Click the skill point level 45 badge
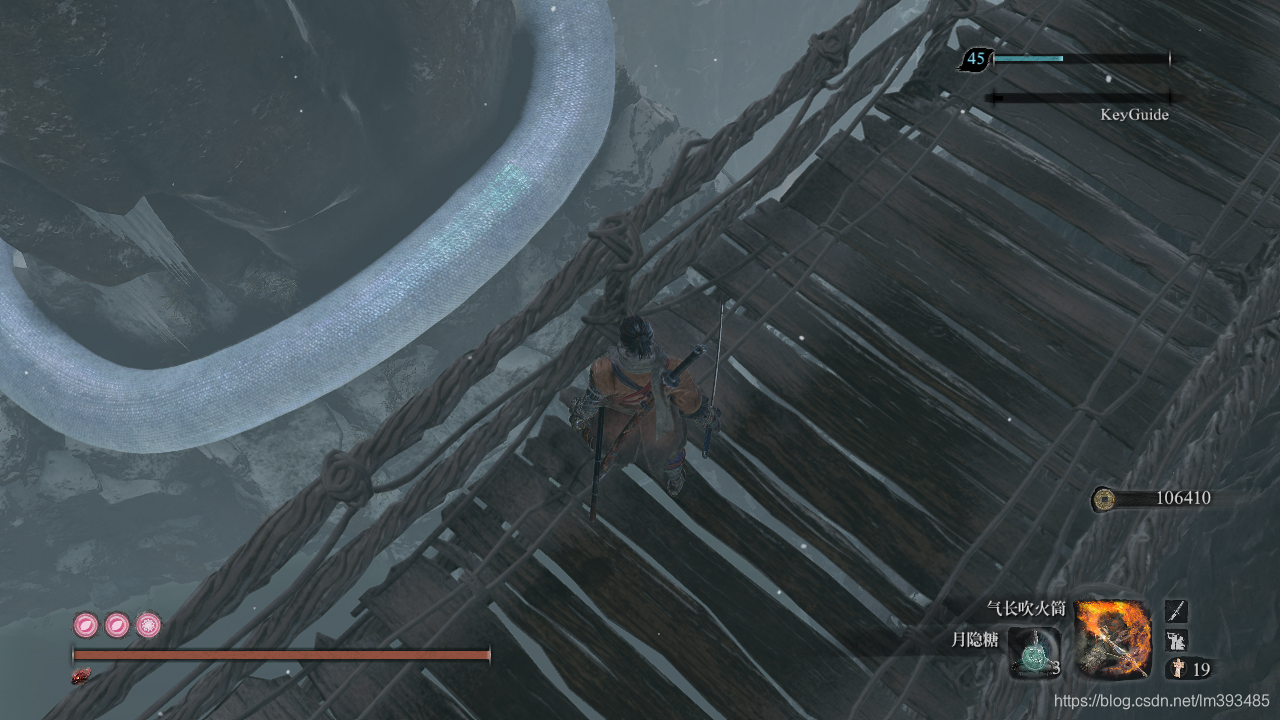The height and width of the screenshot is (720, 1280). (975, 60)
